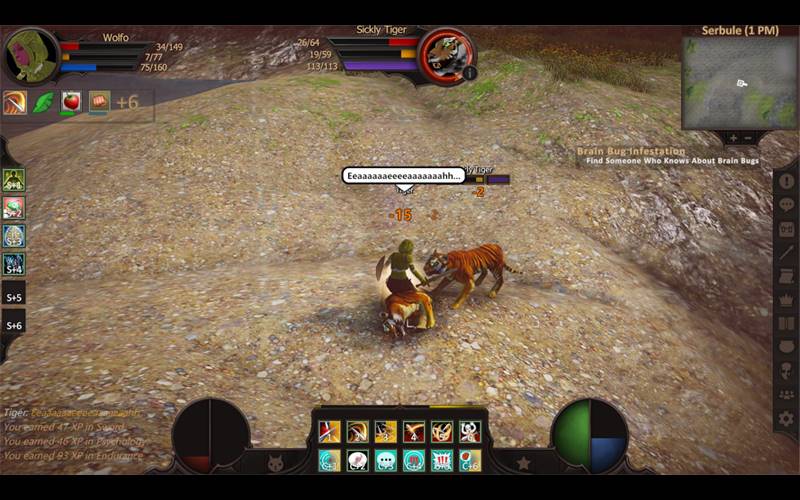Zoom in the minimap with the plus button
Screen dimensions: 800x500
[x=733, y=138]
